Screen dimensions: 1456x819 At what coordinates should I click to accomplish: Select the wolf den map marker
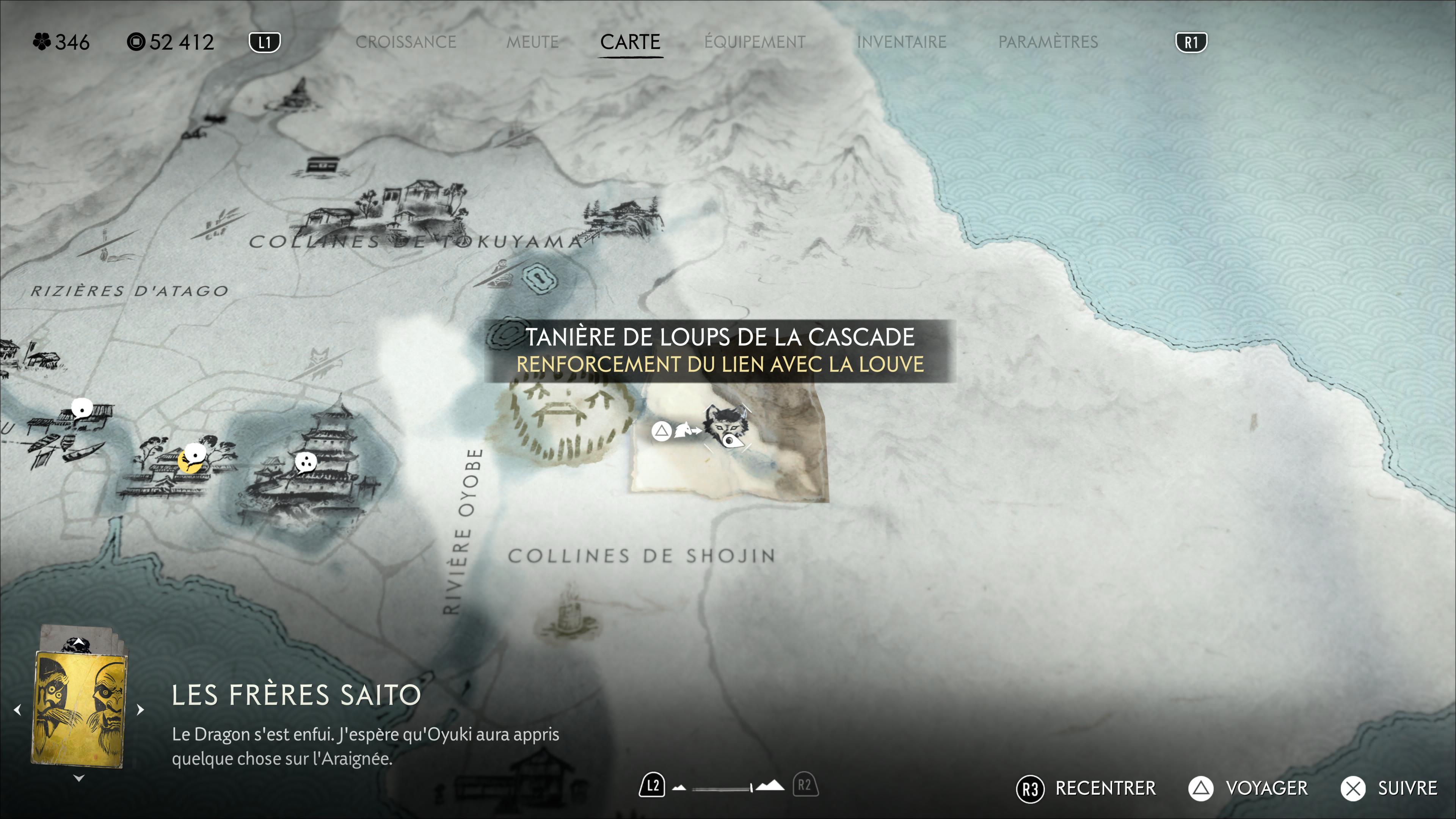(726, 427)
